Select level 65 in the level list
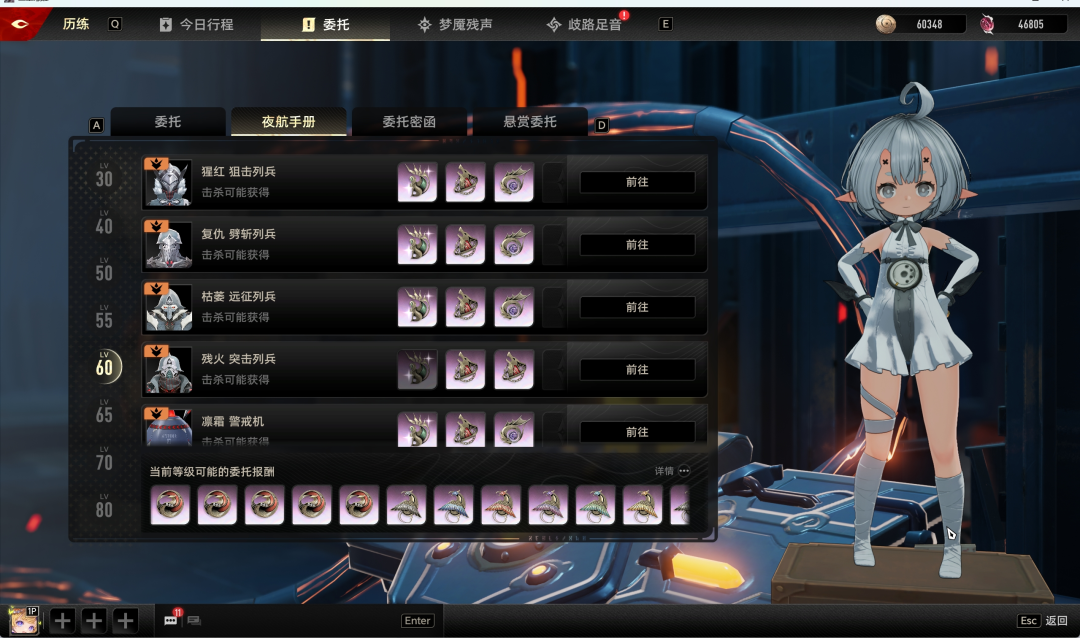This screenshot has height=638, width=1080. [x=104, y=412]
